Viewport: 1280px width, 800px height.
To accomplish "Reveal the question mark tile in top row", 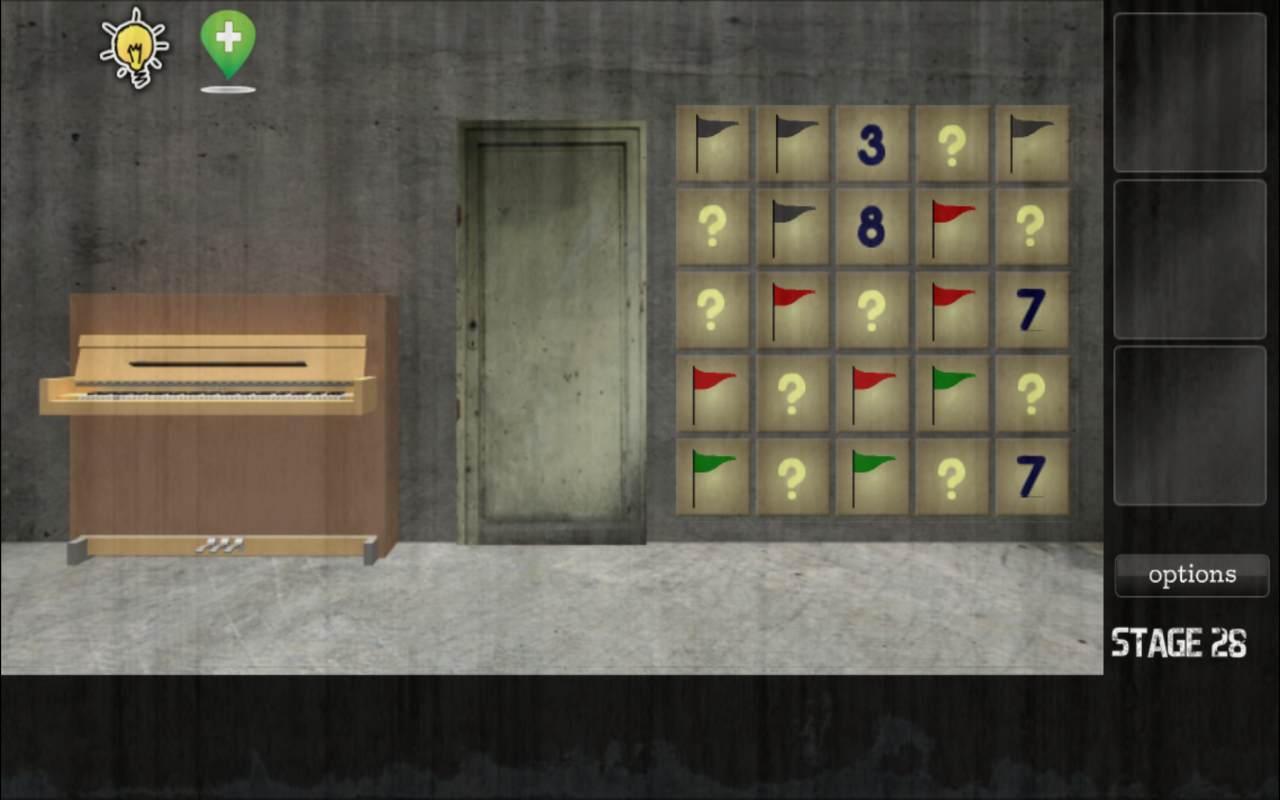I will pyautogui.click(x=953, y=145).
